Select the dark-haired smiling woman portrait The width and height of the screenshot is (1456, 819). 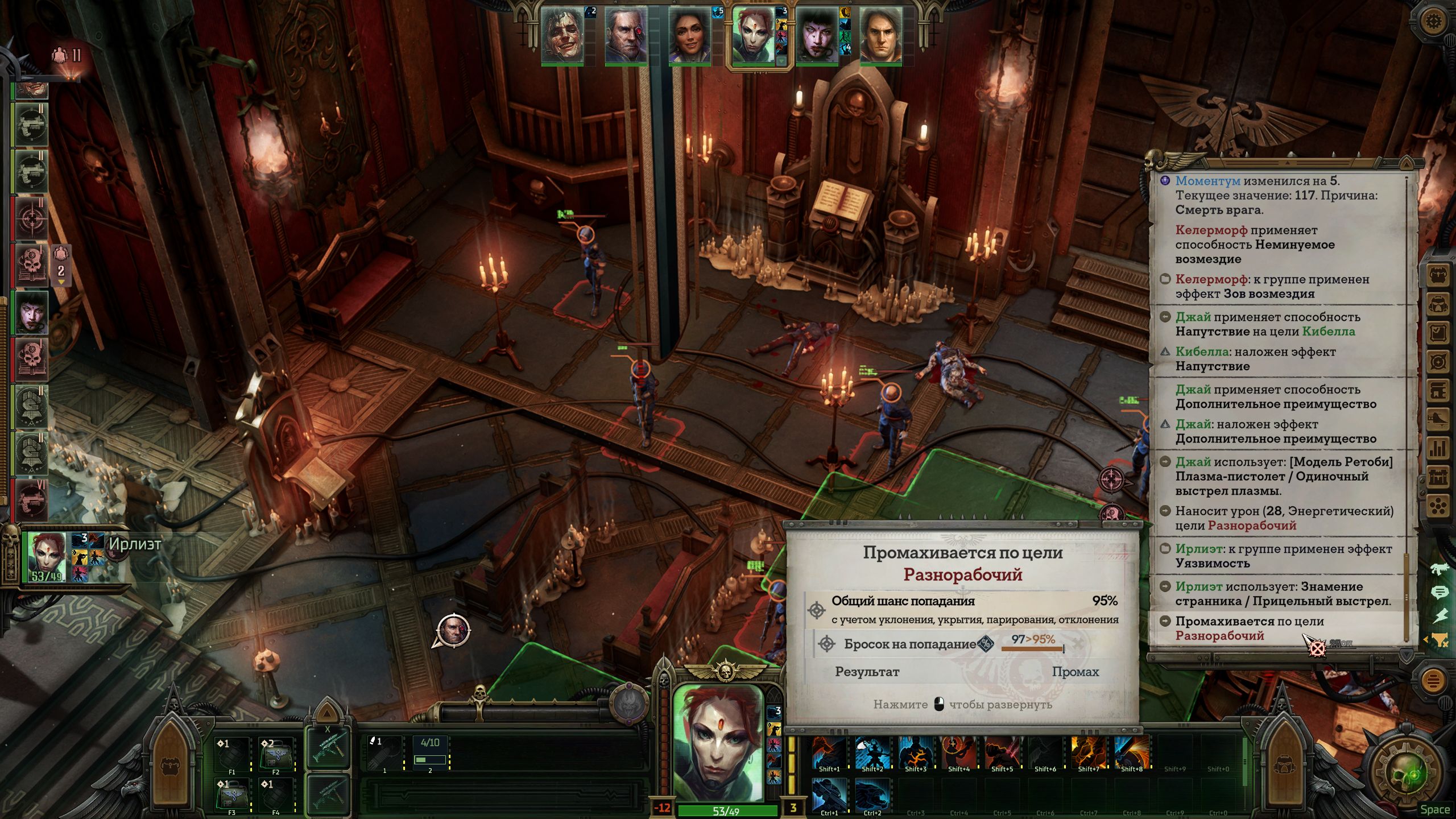pos(689,35)
